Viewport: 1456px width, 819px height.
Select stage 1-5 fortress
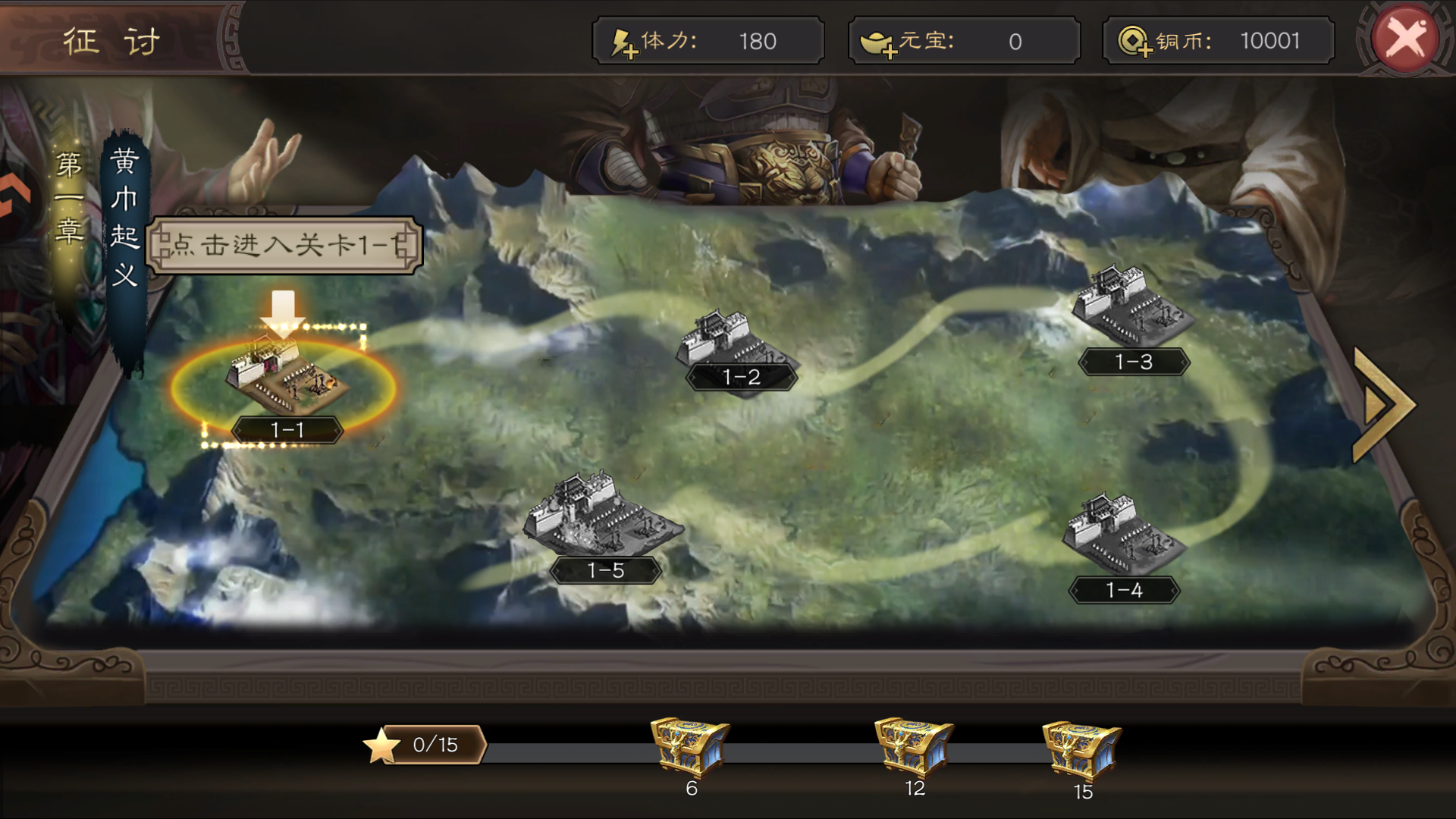602,516
